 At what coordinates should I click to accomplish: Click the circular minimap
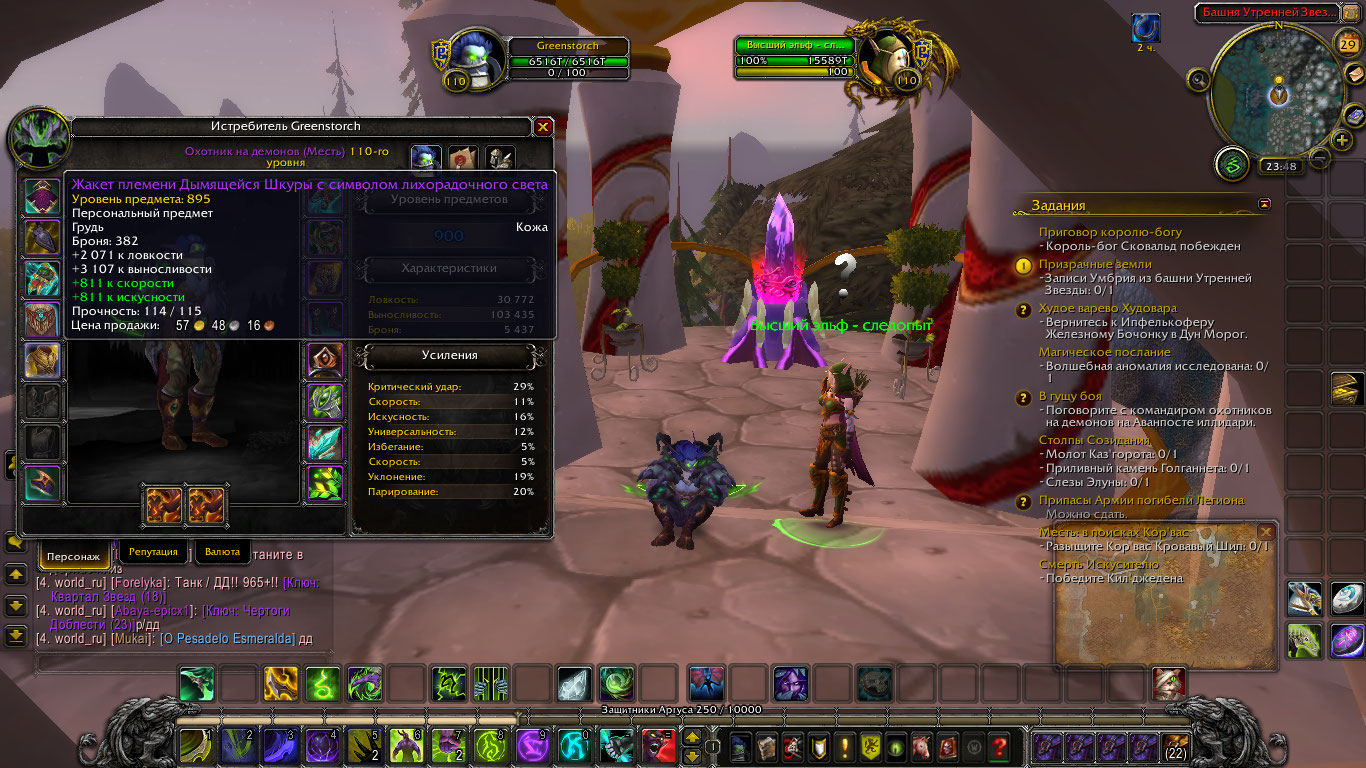click(x=1277, y=90)
